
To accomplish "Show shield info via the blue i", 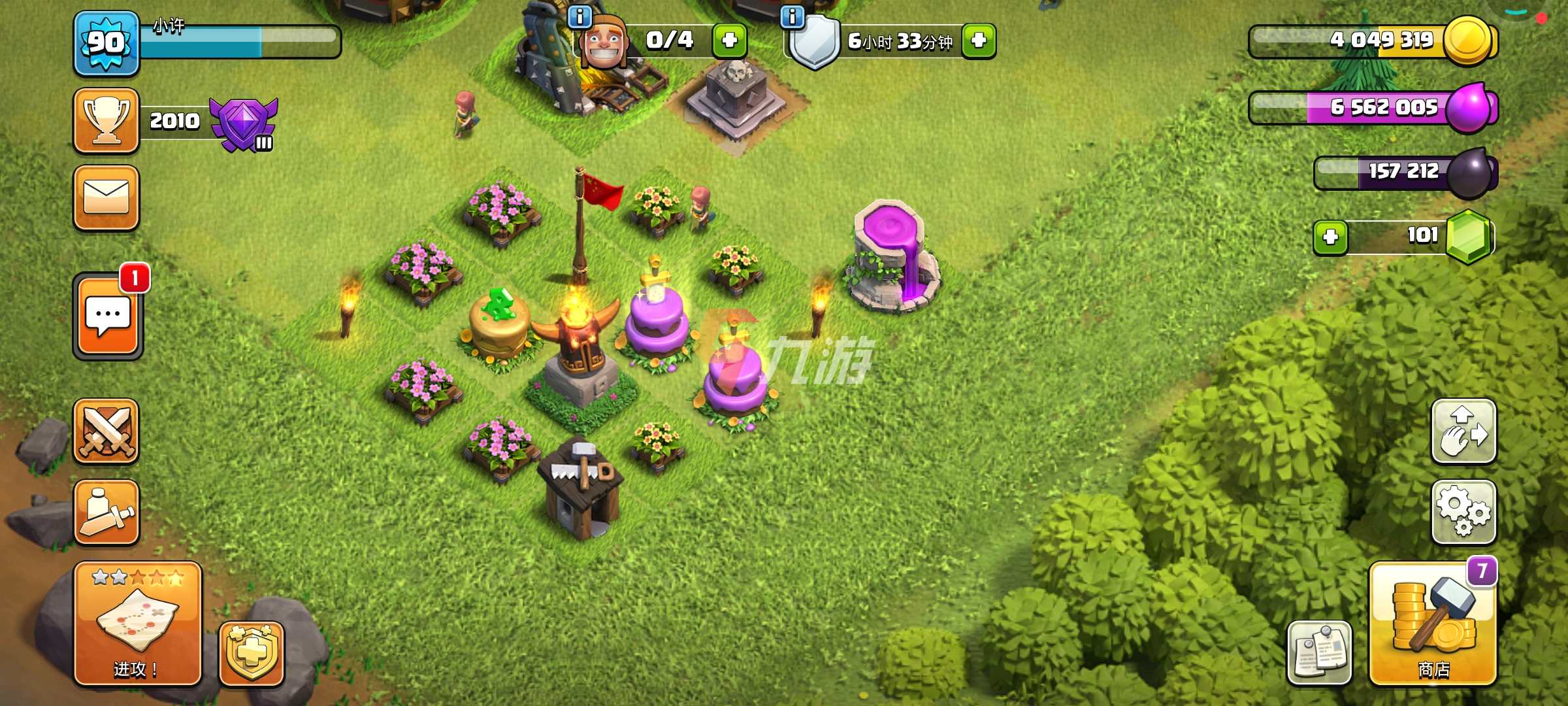I will tap(792, 16).
